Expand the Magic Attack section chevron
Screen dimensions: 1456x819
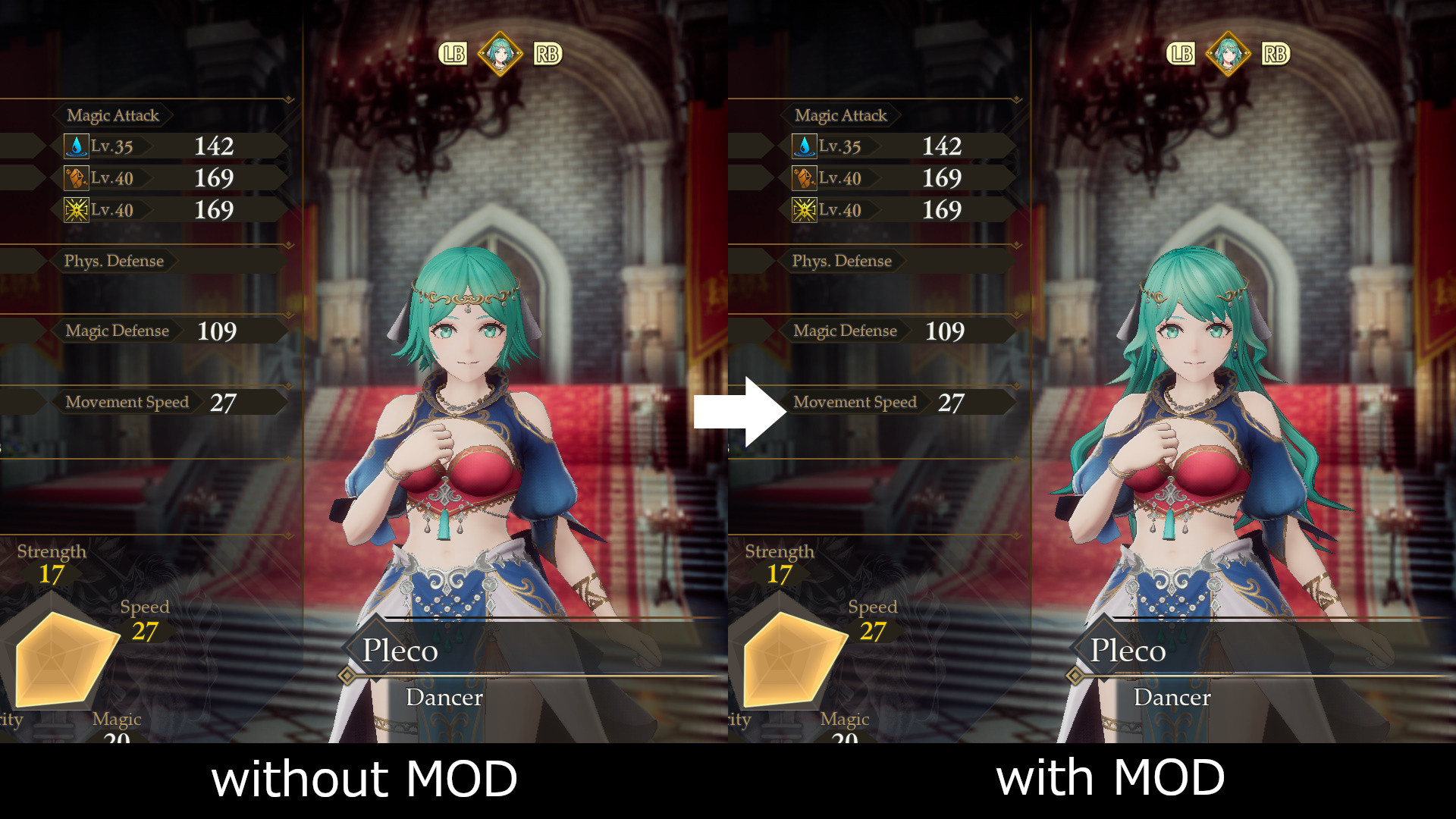tap(288, 97)
